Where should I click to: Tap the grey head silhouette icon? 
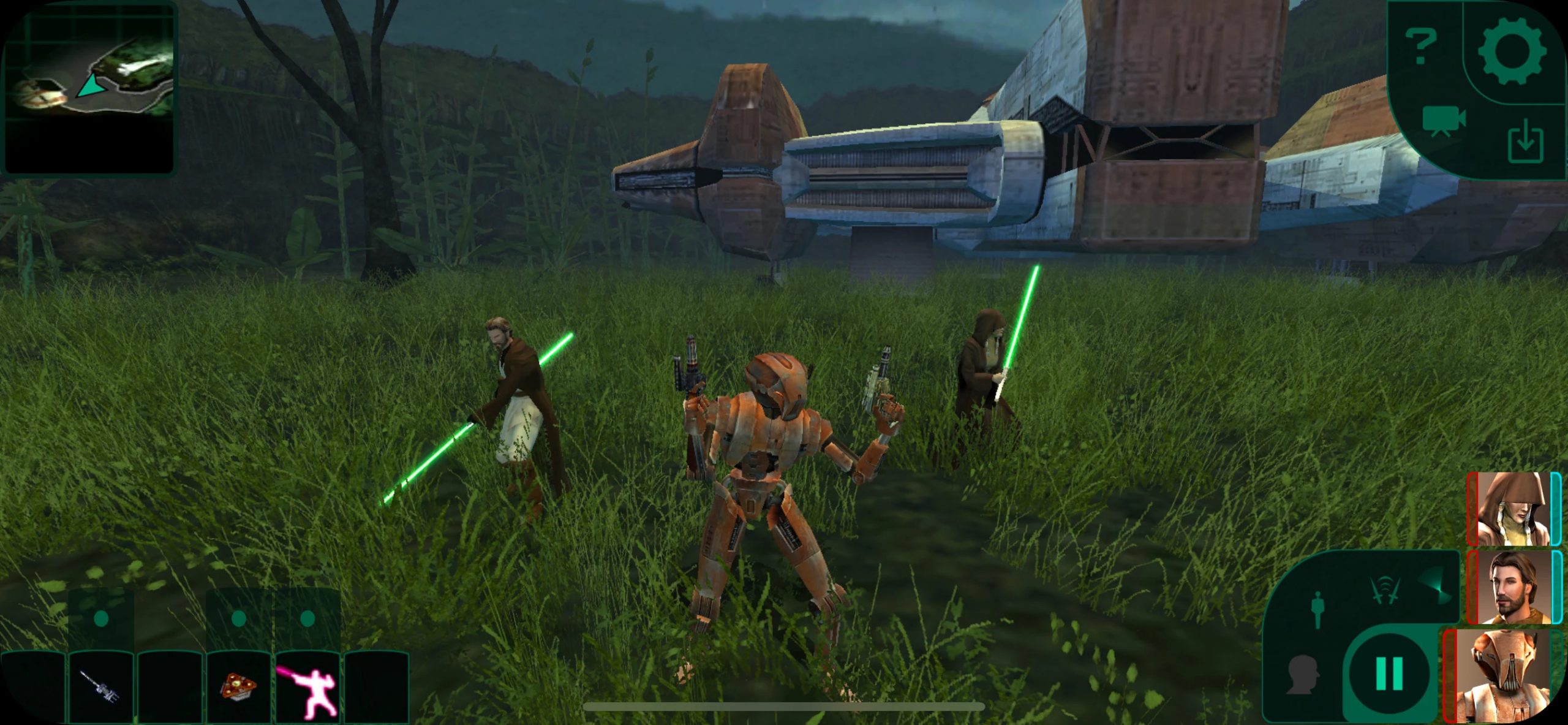tap(1302, 674)
